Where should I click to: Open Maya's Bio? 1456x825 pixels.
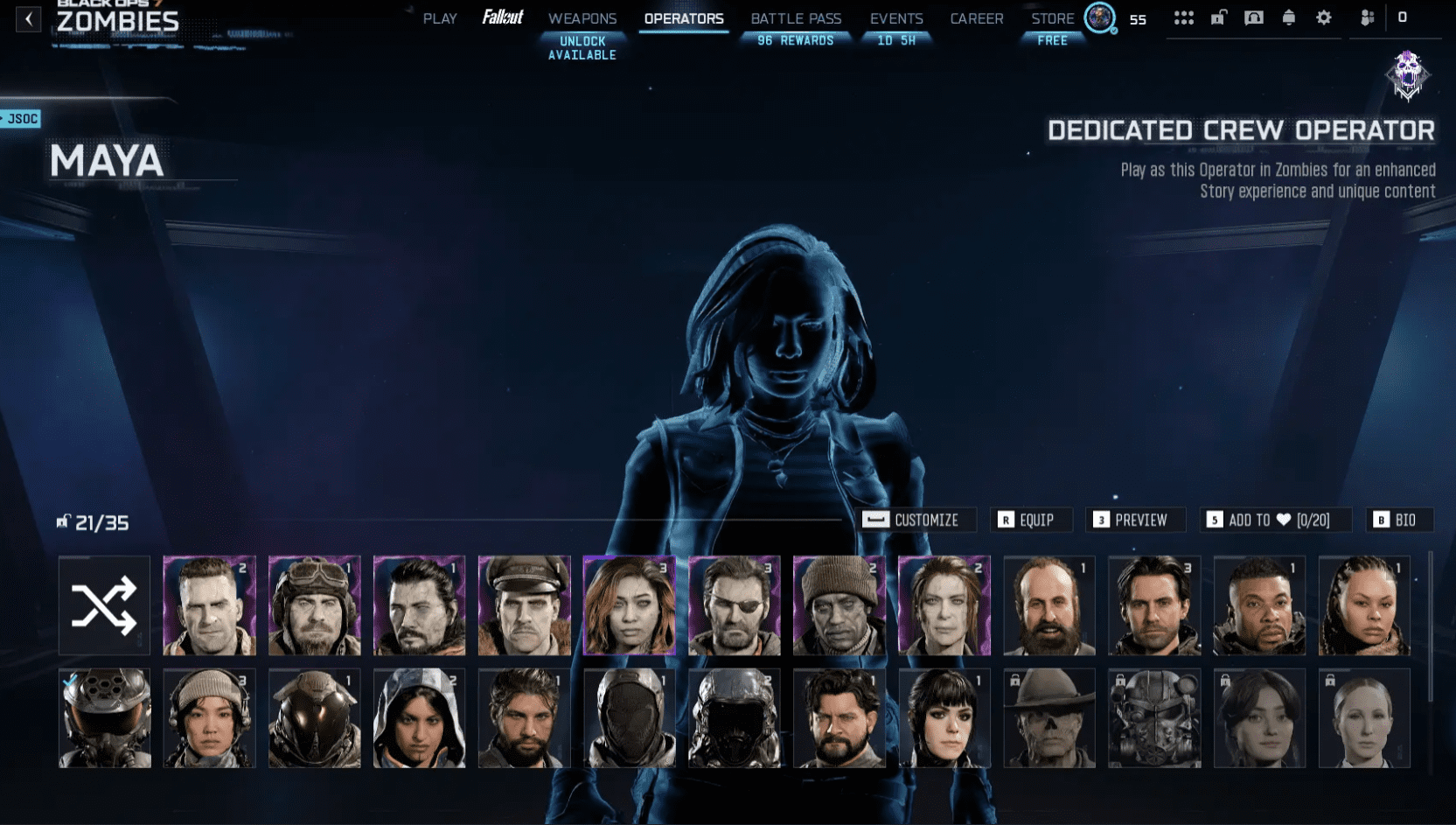(x=1399, y=520)
